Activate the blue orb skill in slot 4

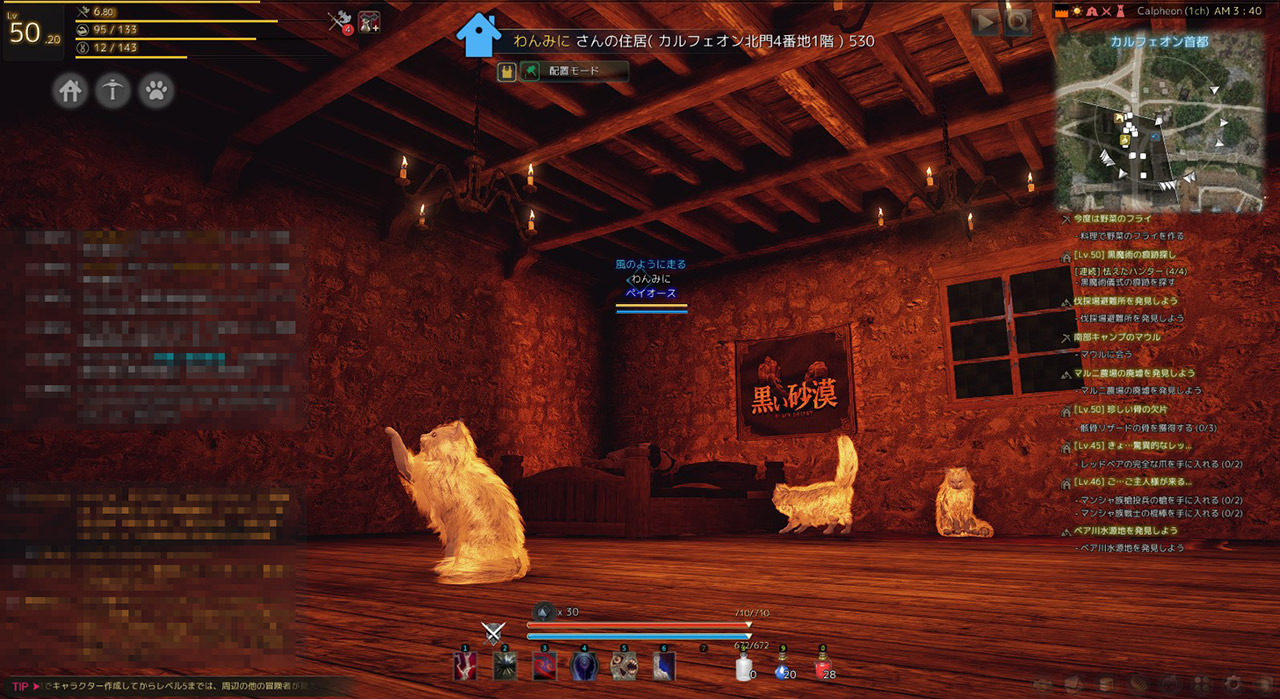(x=585, y=666)
